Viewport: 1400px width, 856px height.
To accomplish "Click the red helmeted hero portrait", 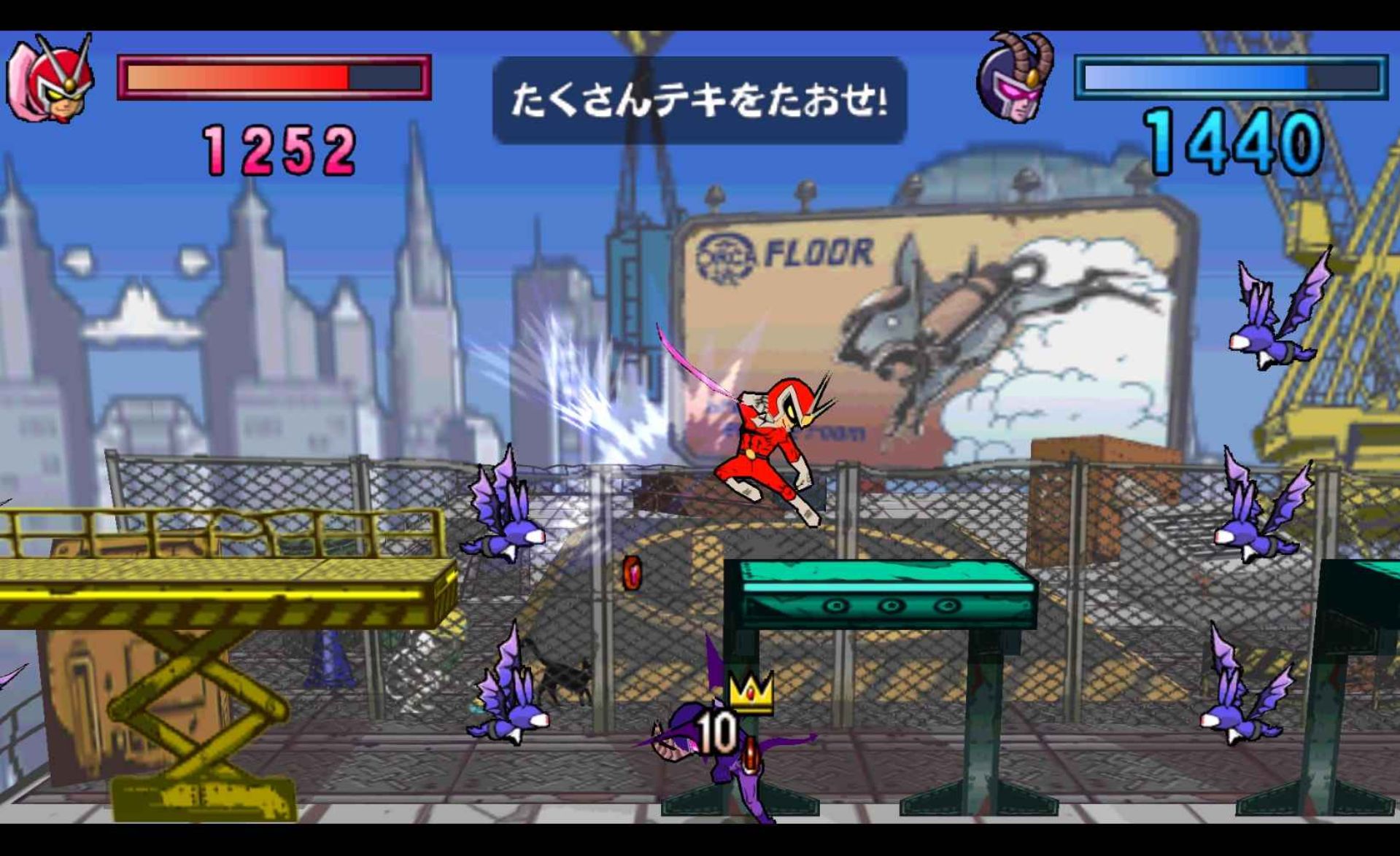I will (x=51, y=79).
